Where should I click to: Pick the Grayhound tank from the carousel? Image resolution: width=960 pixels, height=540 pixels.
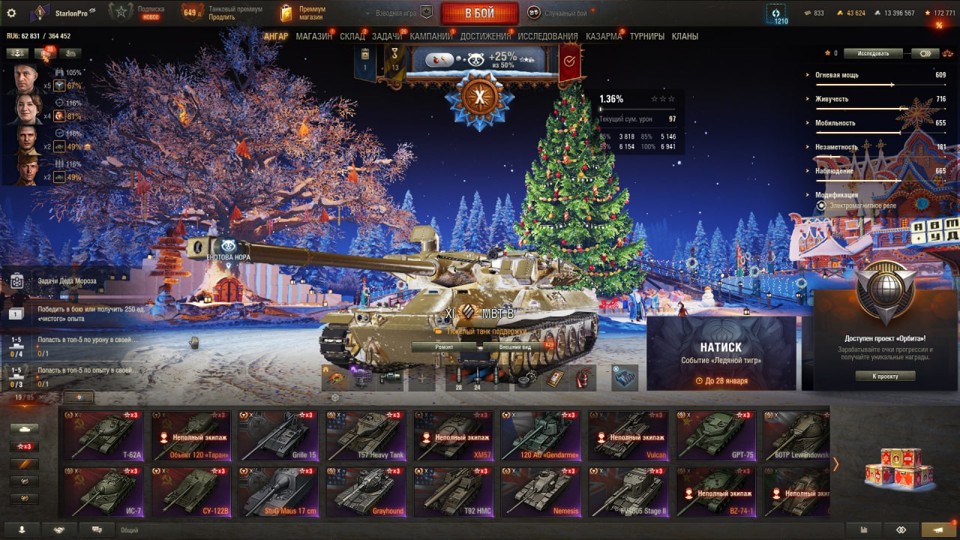point(367,492)
